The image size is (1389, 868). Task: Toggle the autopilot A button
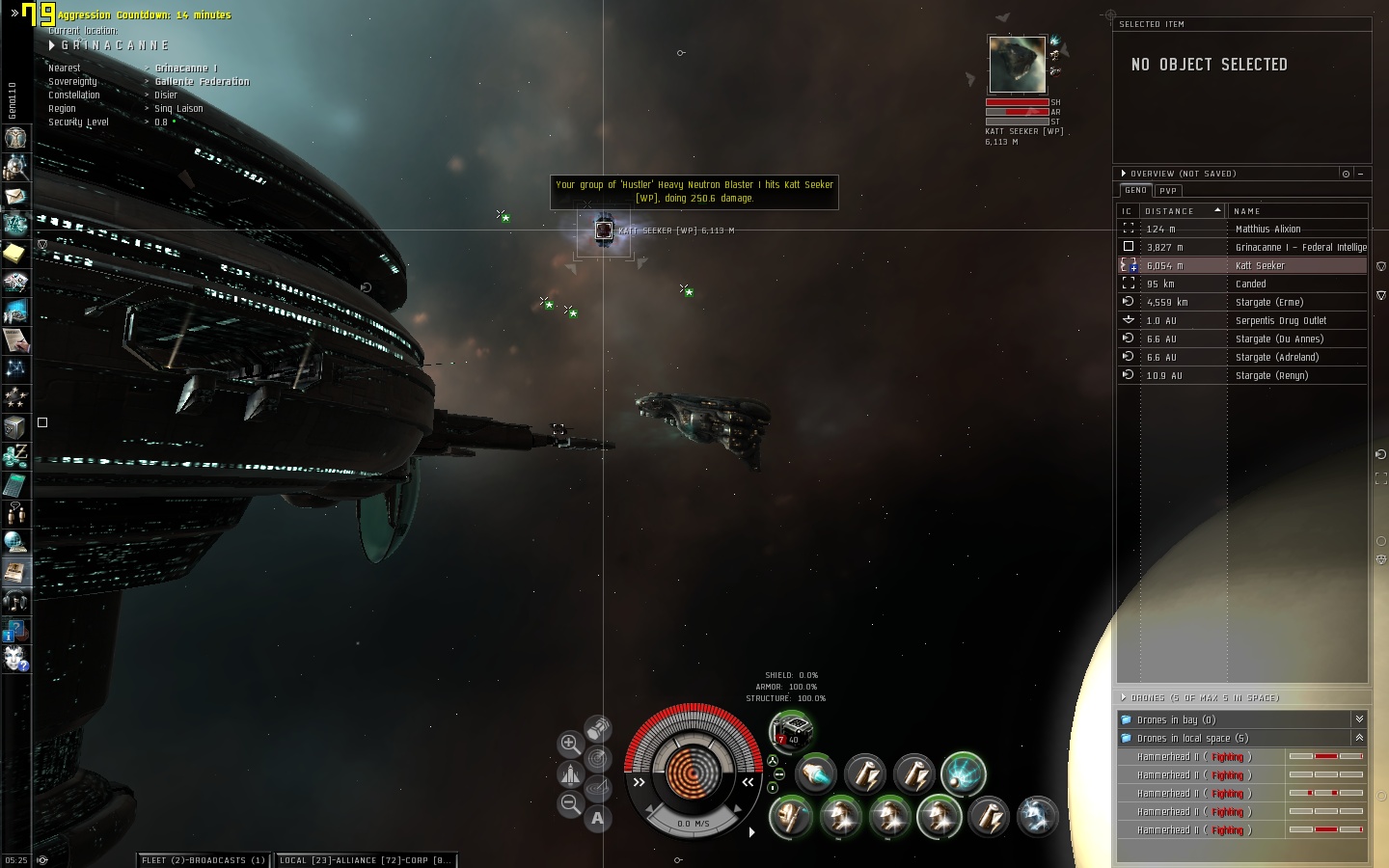(598, 819)
